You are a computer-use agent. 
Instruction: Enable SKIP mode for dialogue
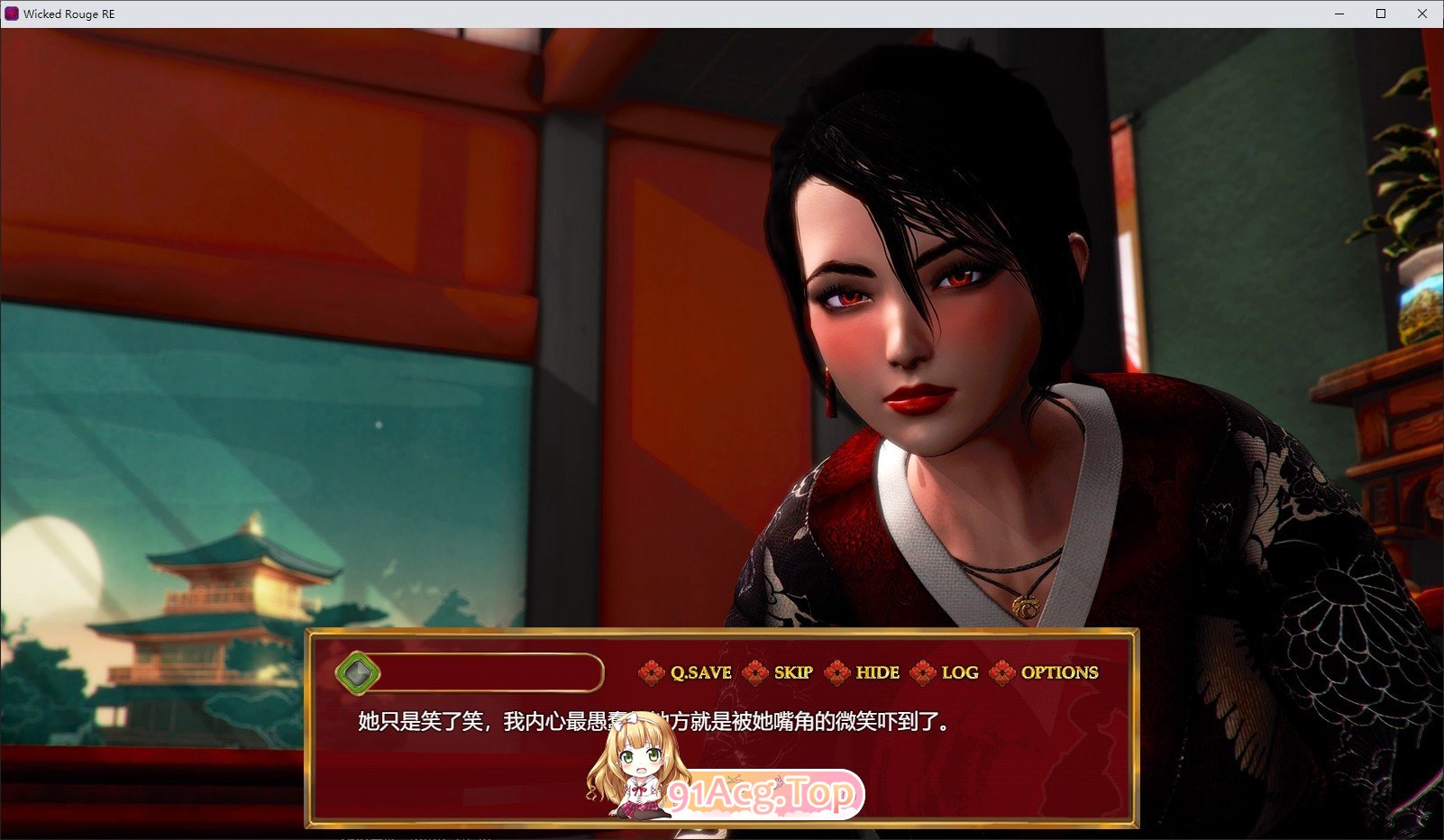pyautogui.click(x=791, y=672)
